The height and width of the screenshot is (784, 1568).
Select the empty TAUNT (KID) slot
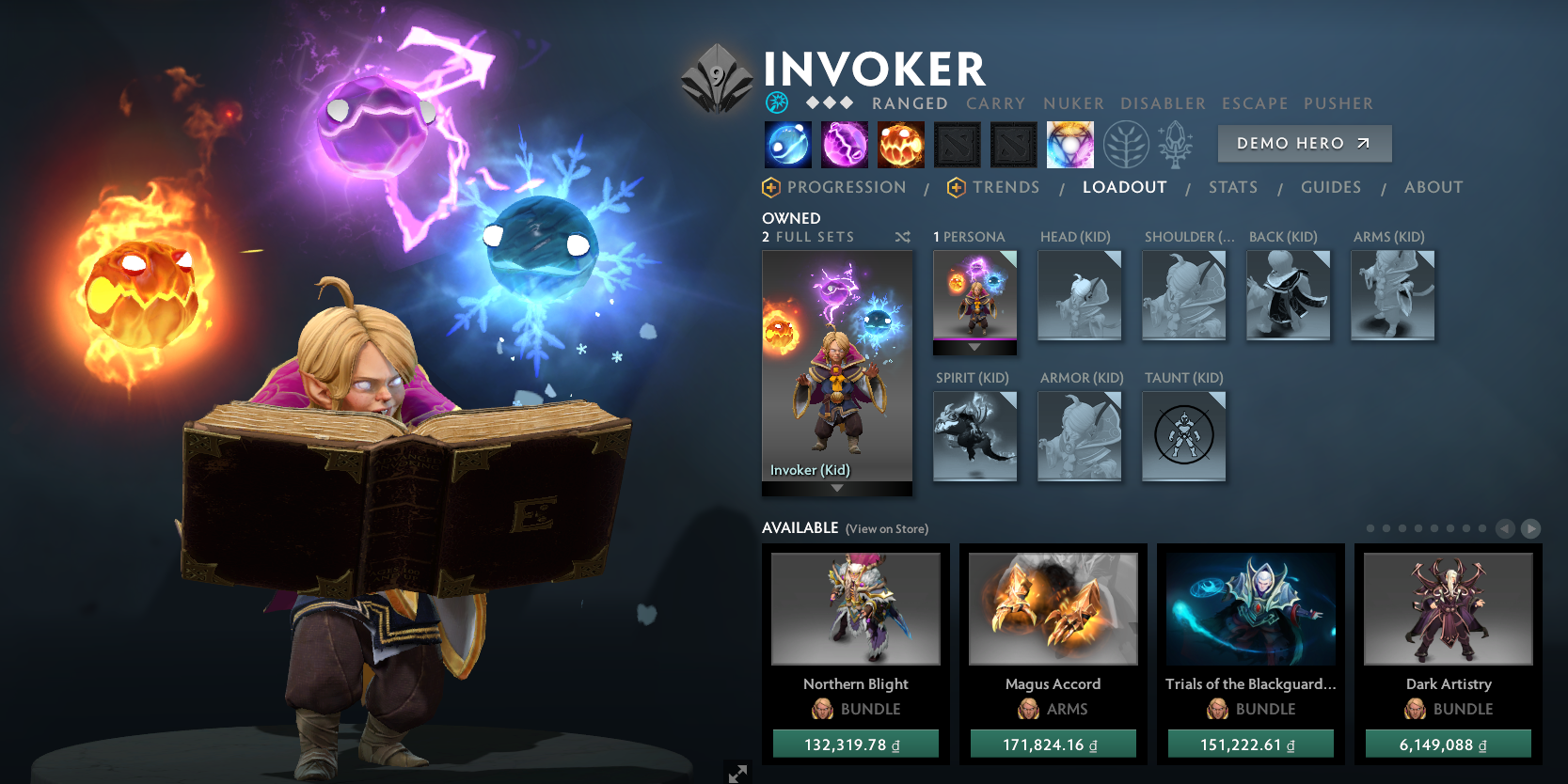click(1183, 435)
